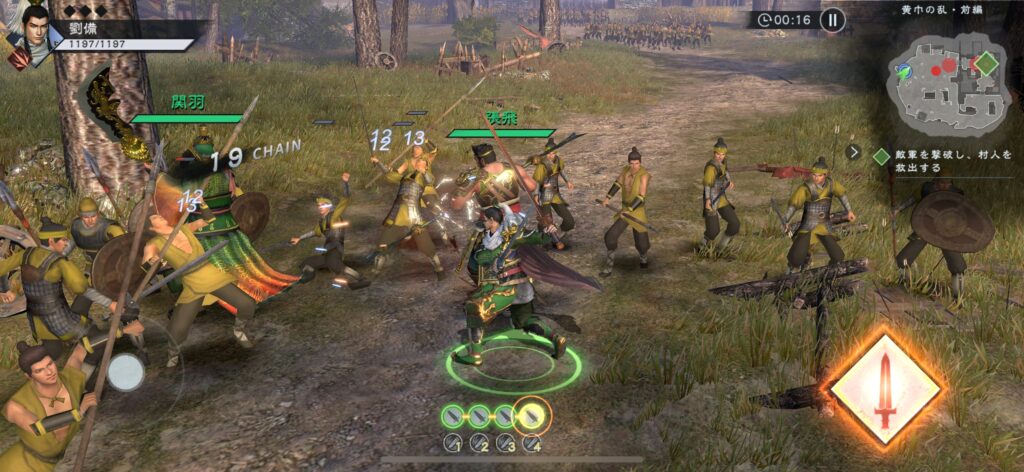The width and height of the screenshot is (1024, 472).
Task: Expand the objective panel arrow
Action: (x=853, y=153)
